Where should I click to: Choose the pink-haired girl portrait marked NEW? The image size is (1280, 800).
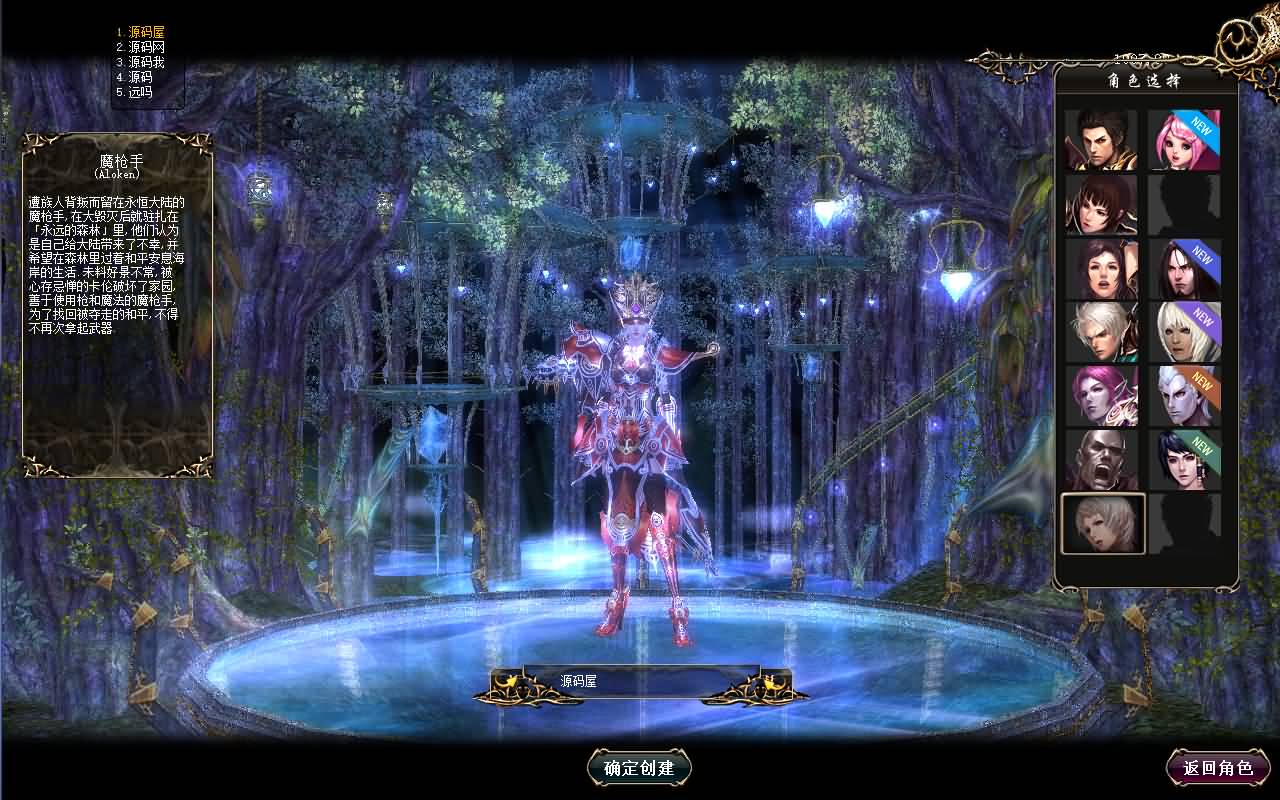[x=1185, y=140]
